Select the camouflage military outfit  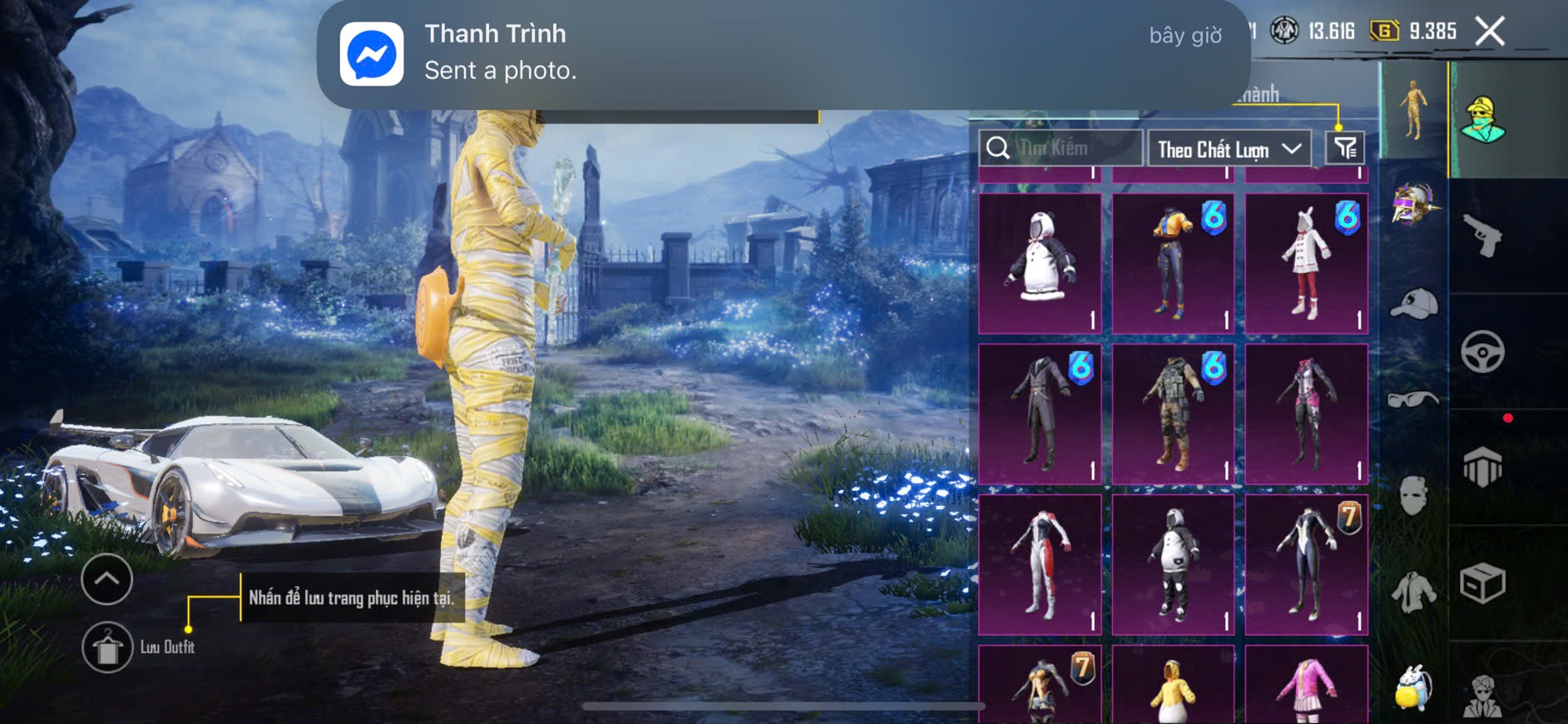[1173, 414]
